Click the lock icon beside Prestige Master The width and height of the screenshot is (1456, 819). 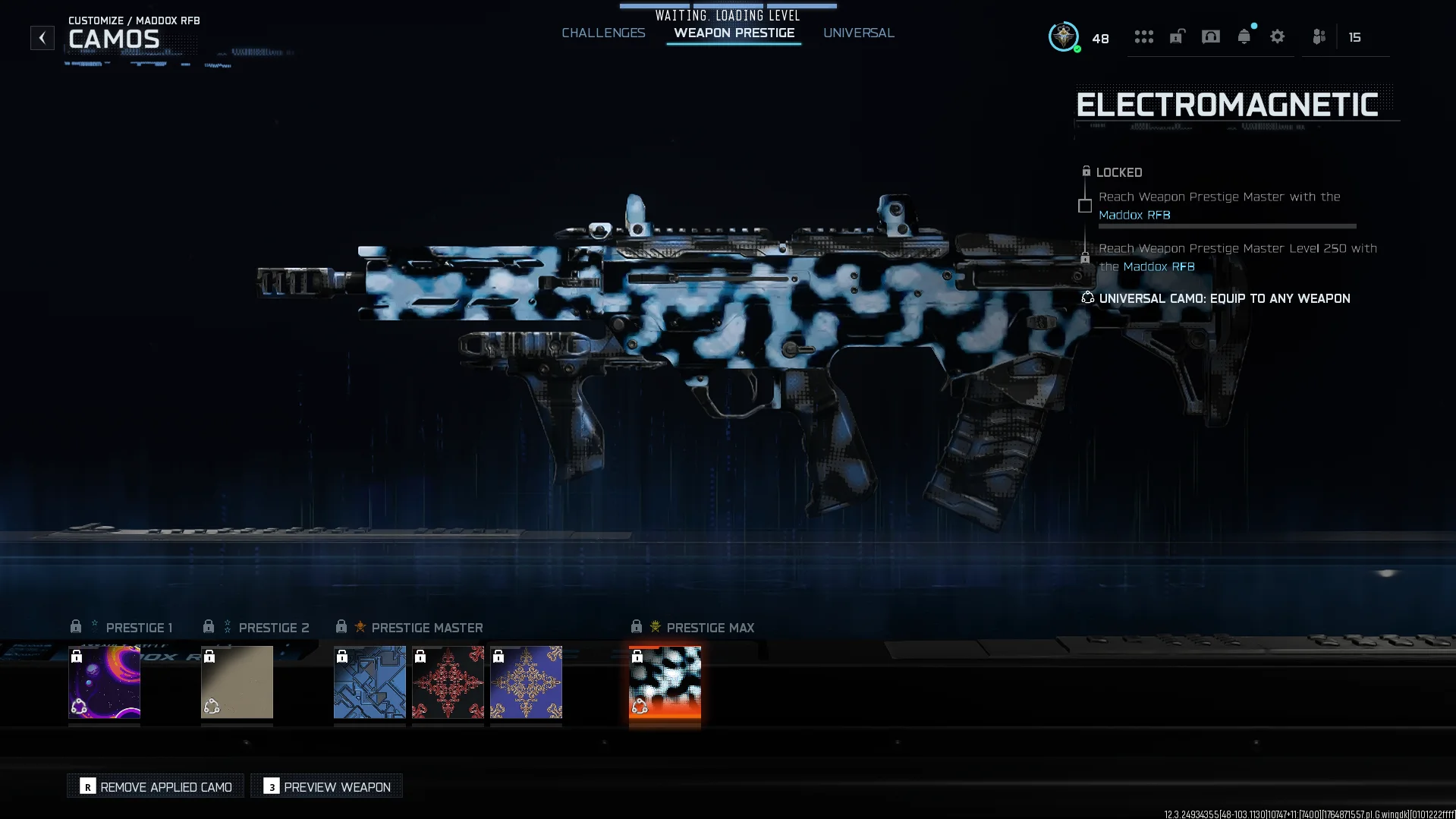341,626
